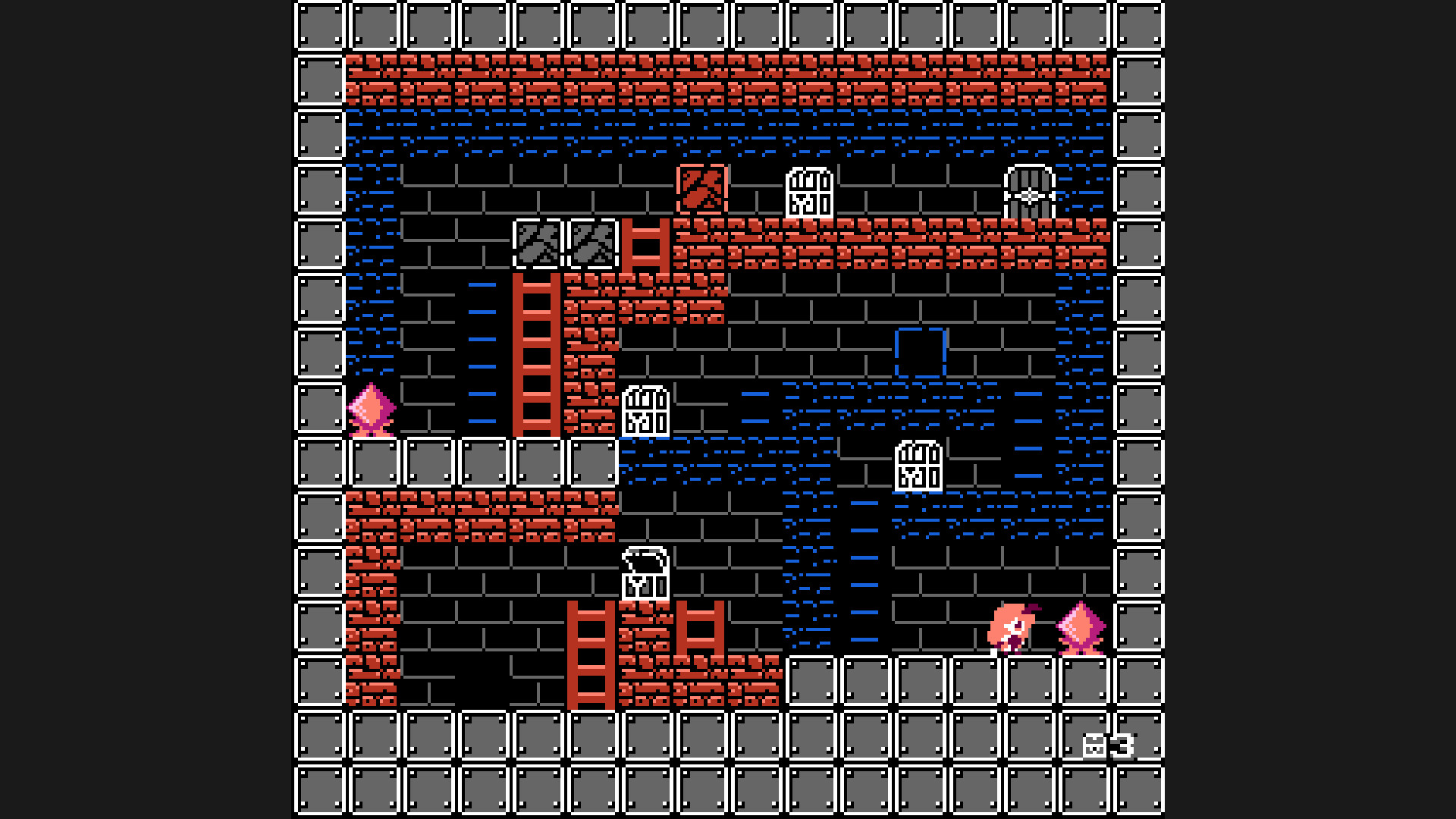Click the chest counter icon bottom right

tap(1094, 745)
